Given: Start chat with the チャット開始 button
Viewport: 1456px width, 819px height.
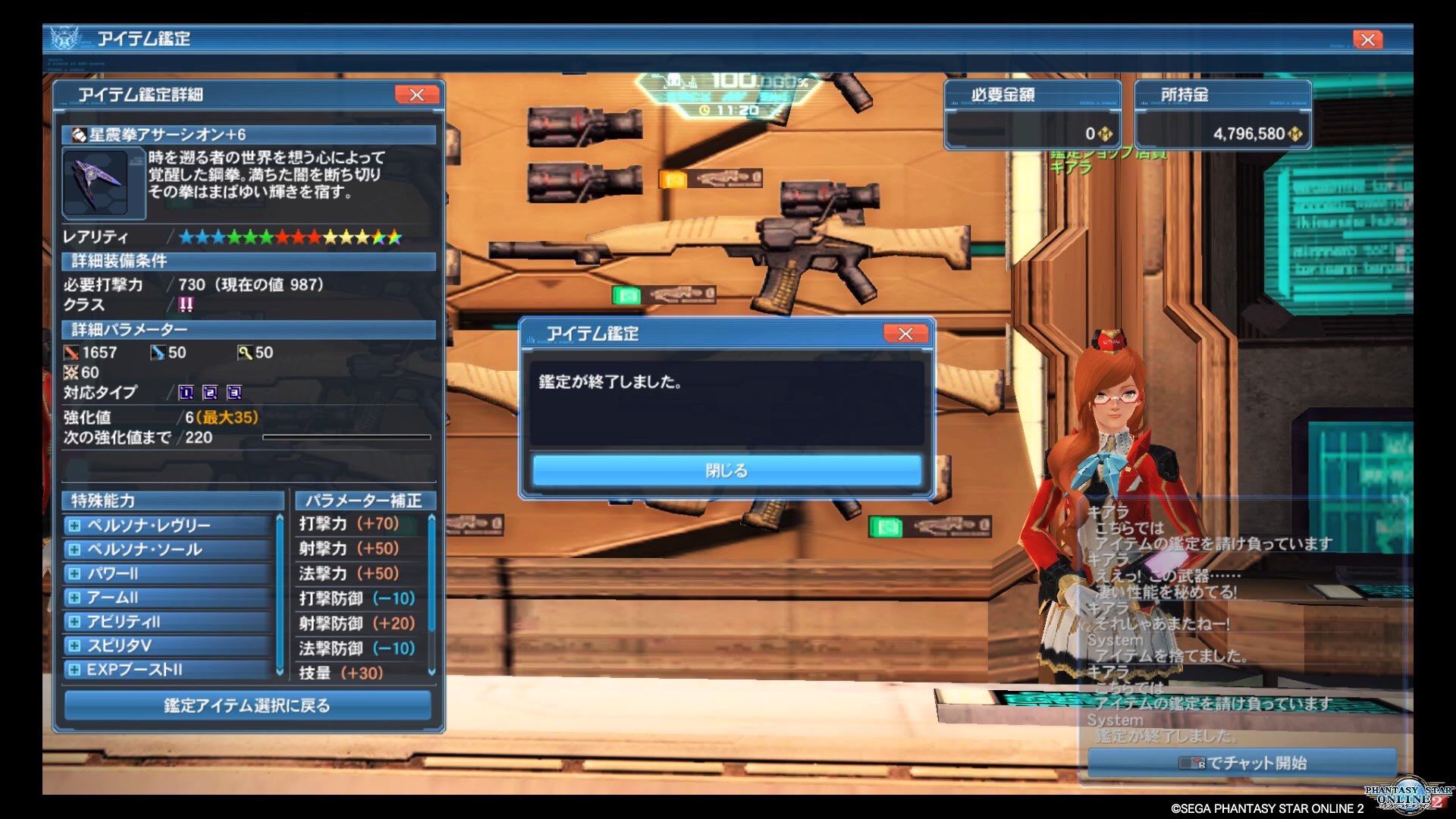Looking at the screenshot, I should 1242,762.
